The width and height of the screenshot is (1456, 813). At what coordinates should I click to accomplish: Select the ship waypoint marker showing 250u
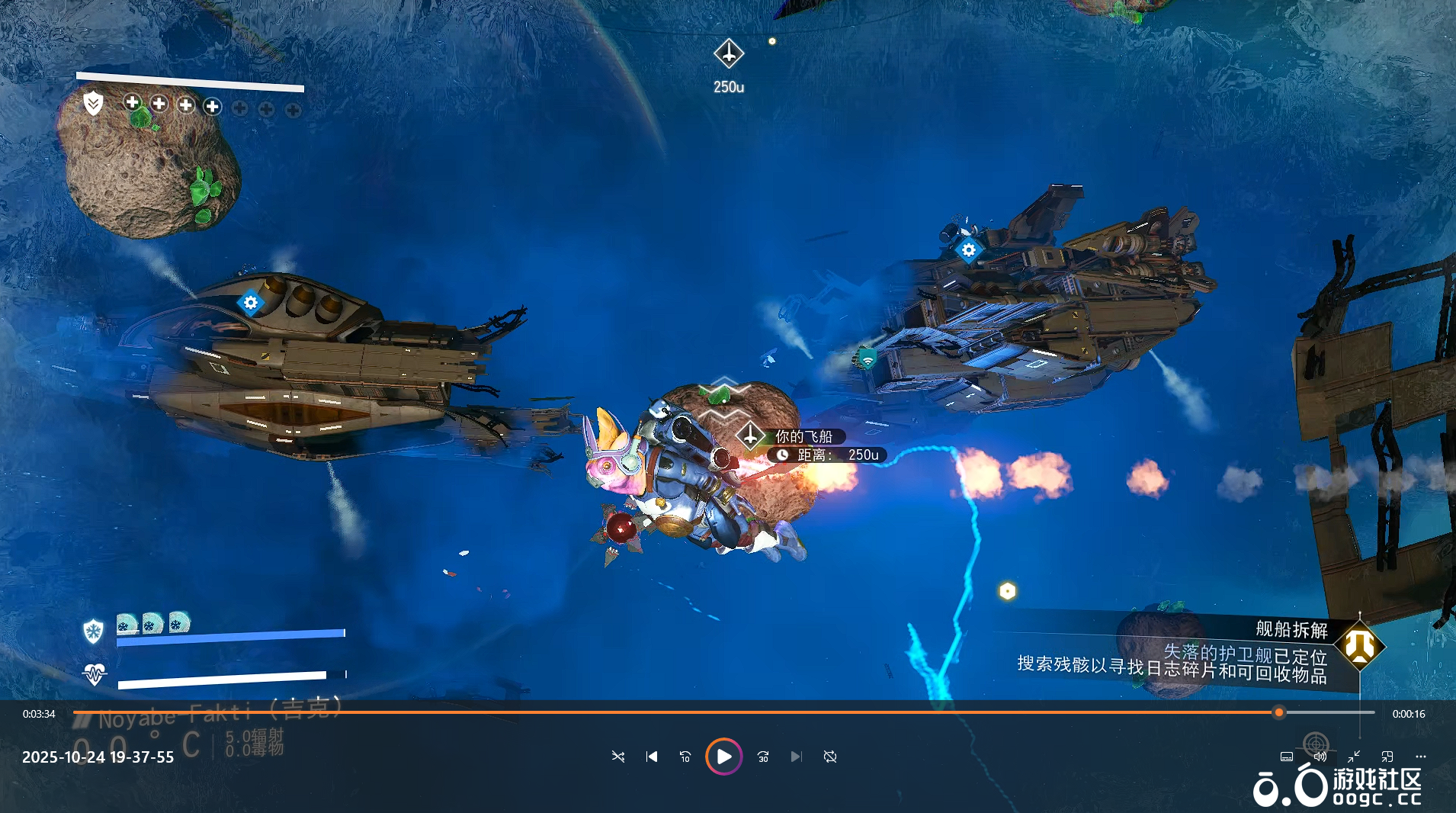tap(729, 54)
